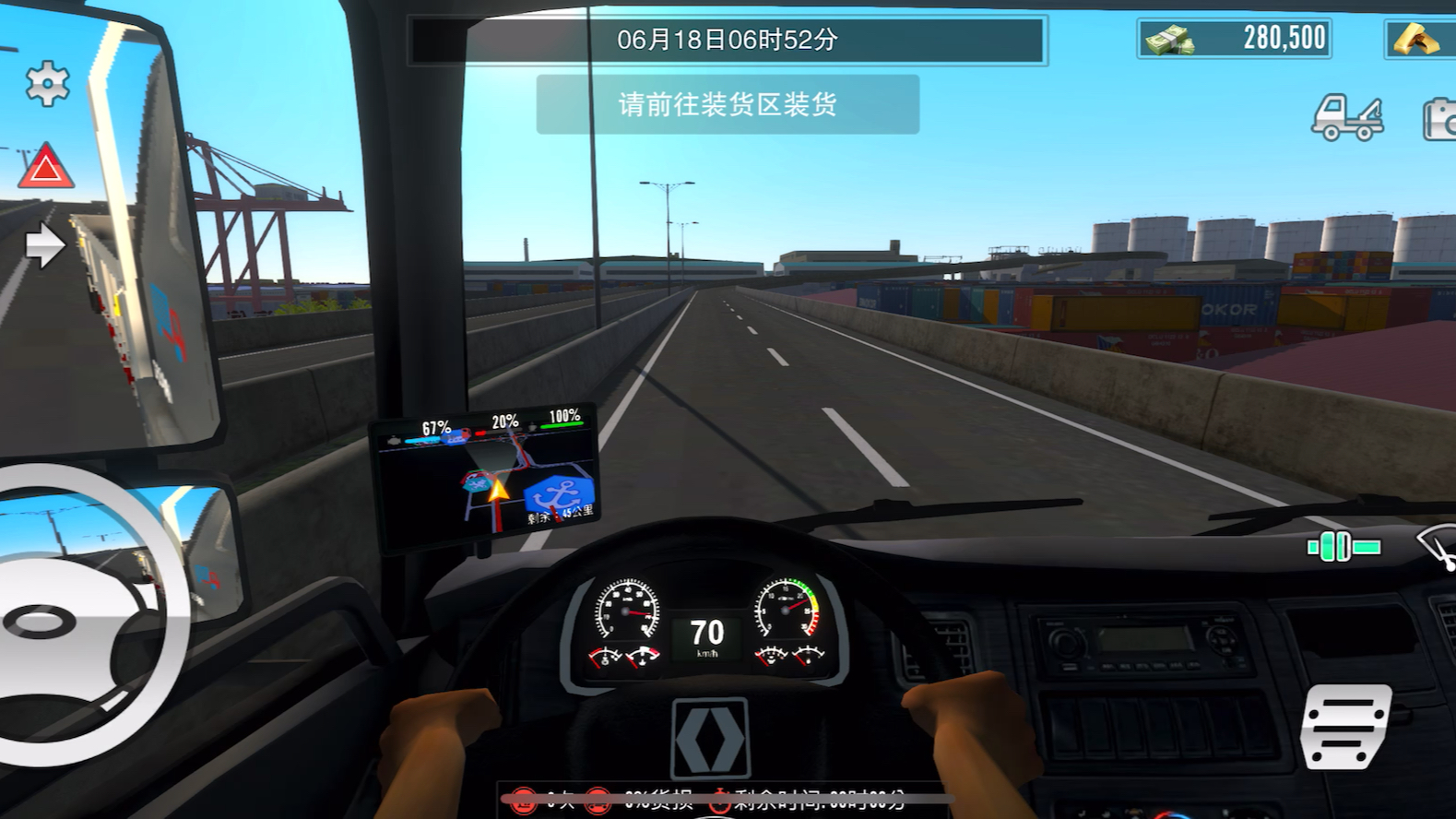Step on the brake pedal button
Image resolution: width=1456 pixels, height=819 pixels.
1345,726
